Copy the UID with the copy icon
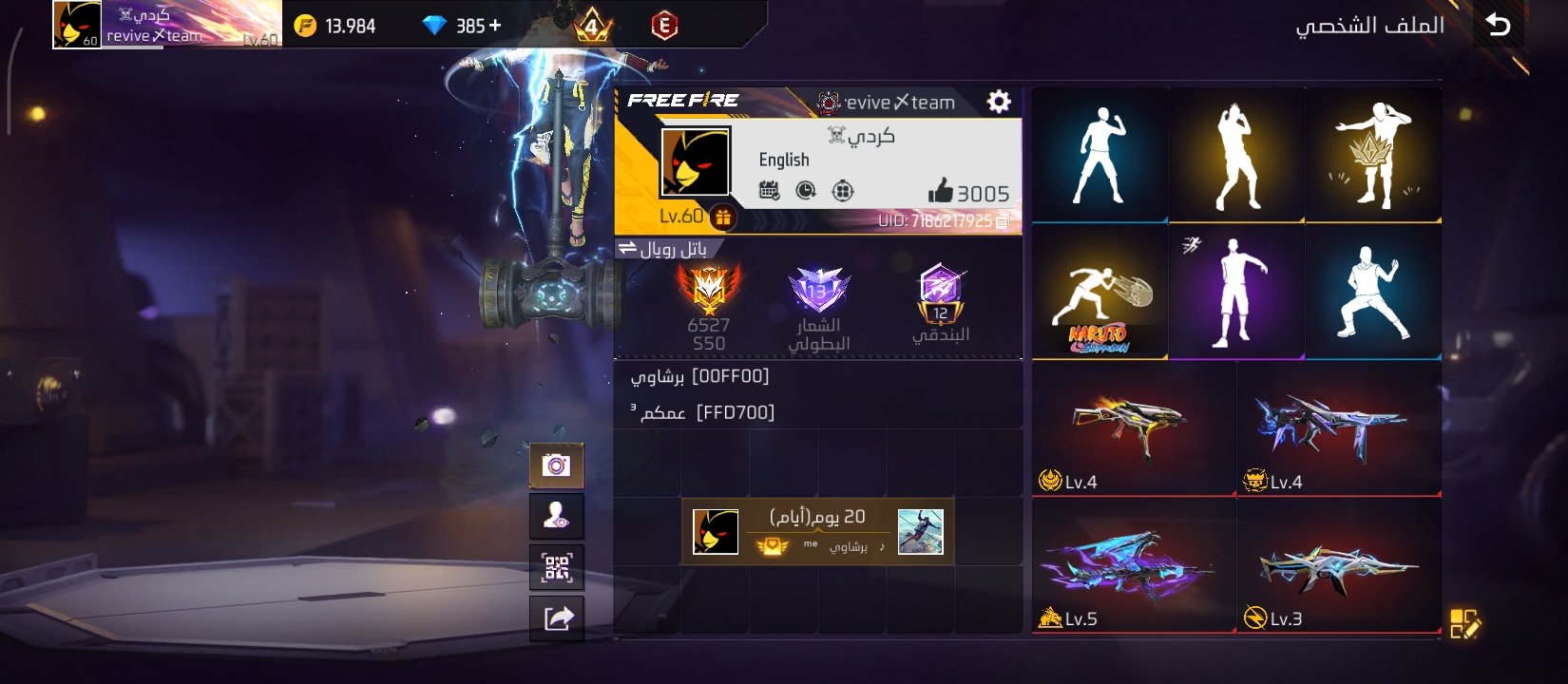The height and width of the screenshot is (684, 1568). point(1002,221)
